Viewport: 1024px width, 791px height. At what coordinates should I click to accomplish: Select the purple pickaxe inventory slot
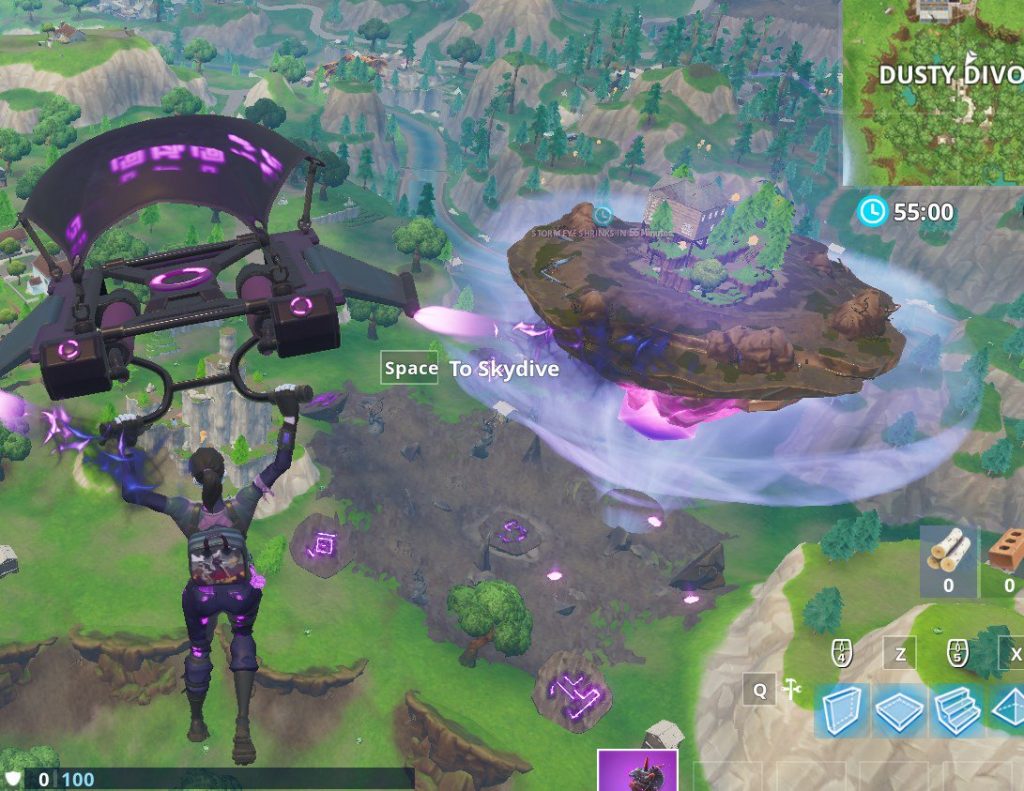pos(637,770)
